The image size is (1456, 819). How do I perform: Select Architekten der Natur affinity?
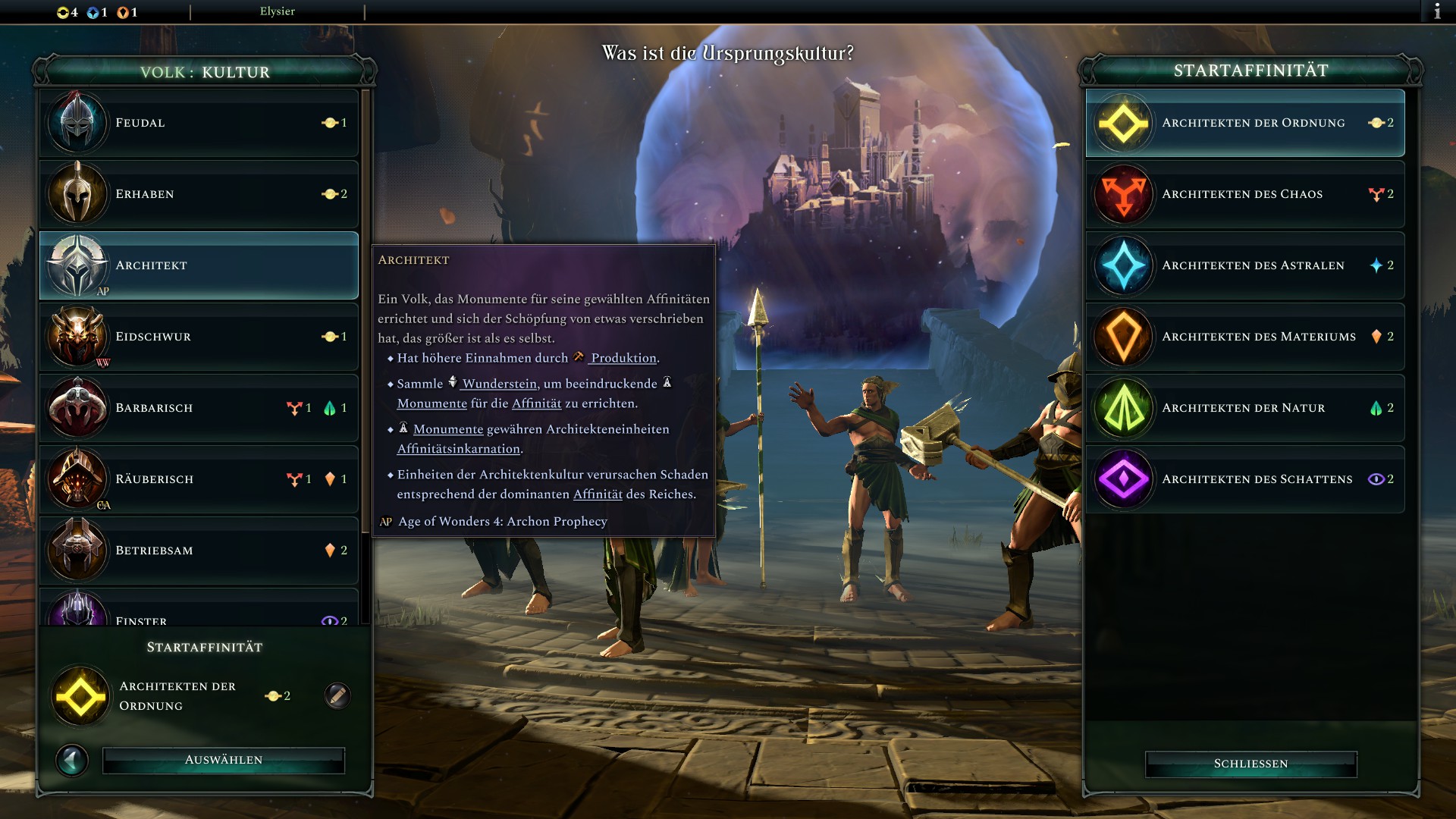1245,408
